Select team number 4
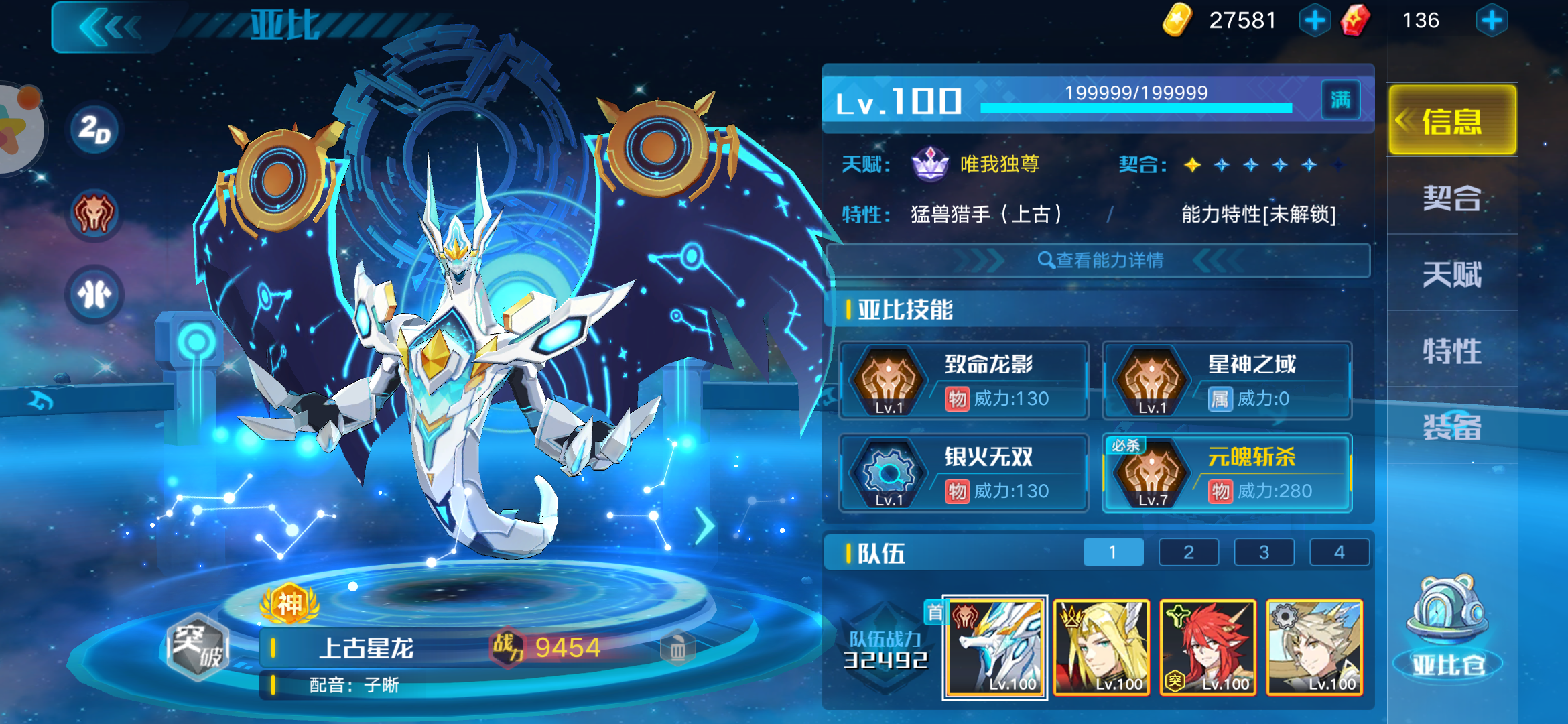Viewport: 1568px width, 724px height. point(1339,552)
